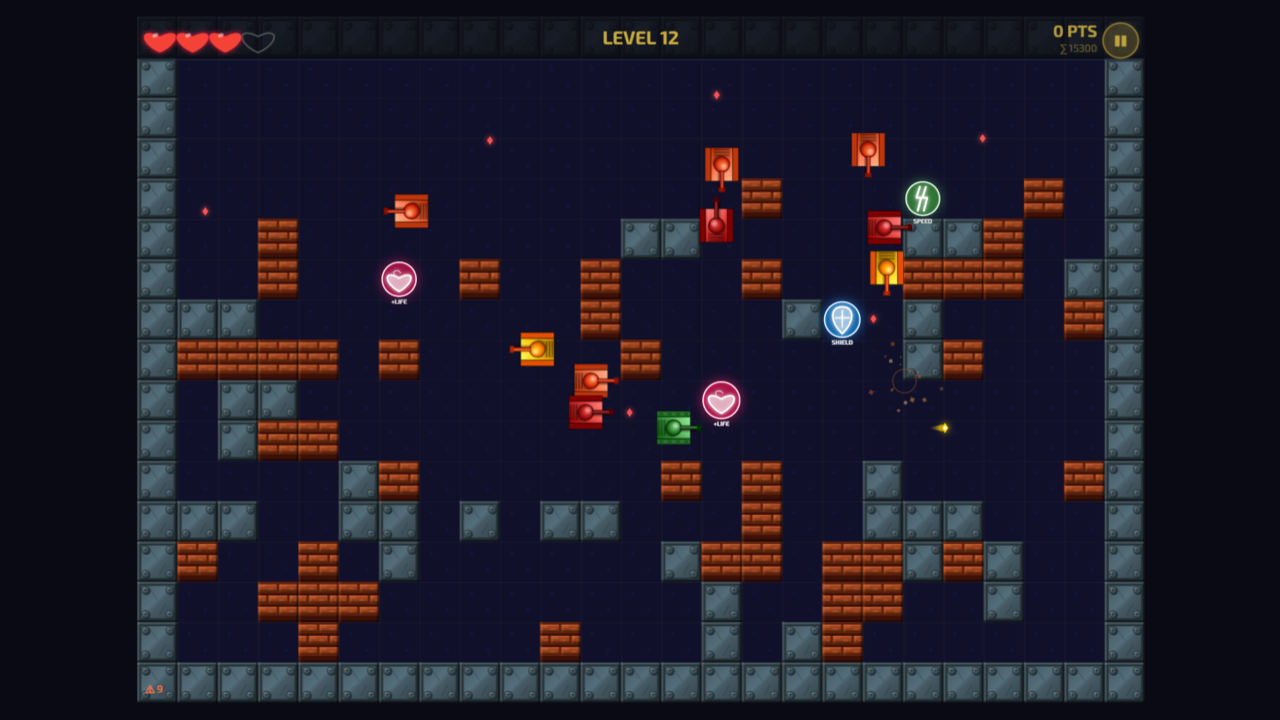Select the green player tank
The image size is (1280, 720).
coord(674,425)
